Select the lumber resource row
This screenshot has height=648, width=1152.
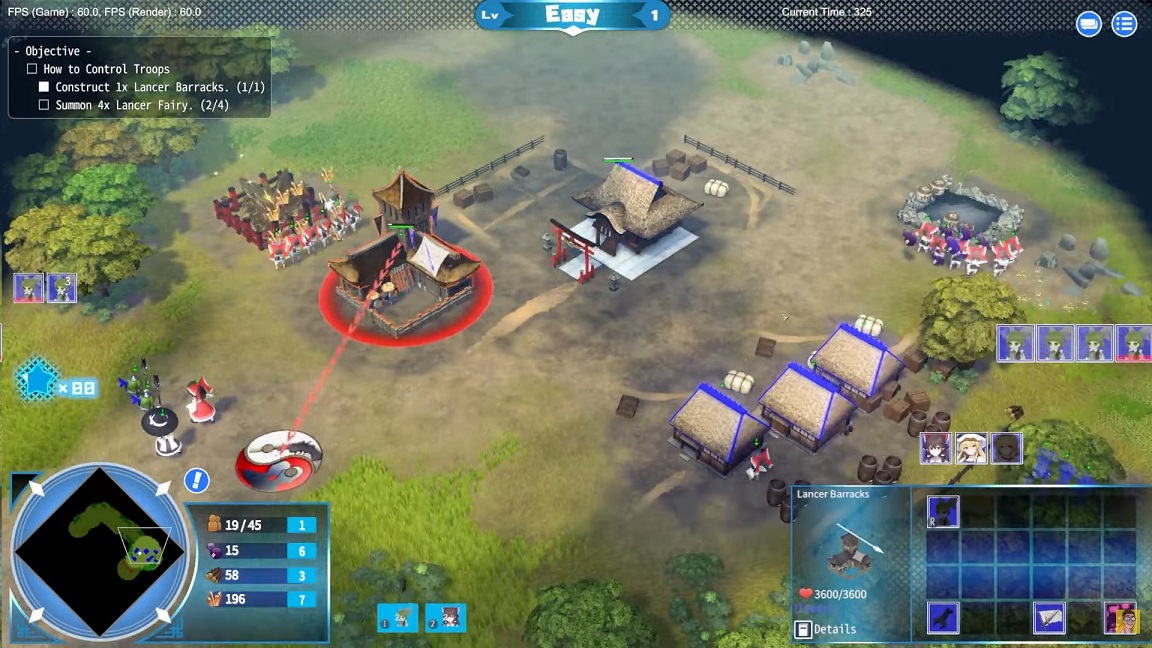[260, 575]
